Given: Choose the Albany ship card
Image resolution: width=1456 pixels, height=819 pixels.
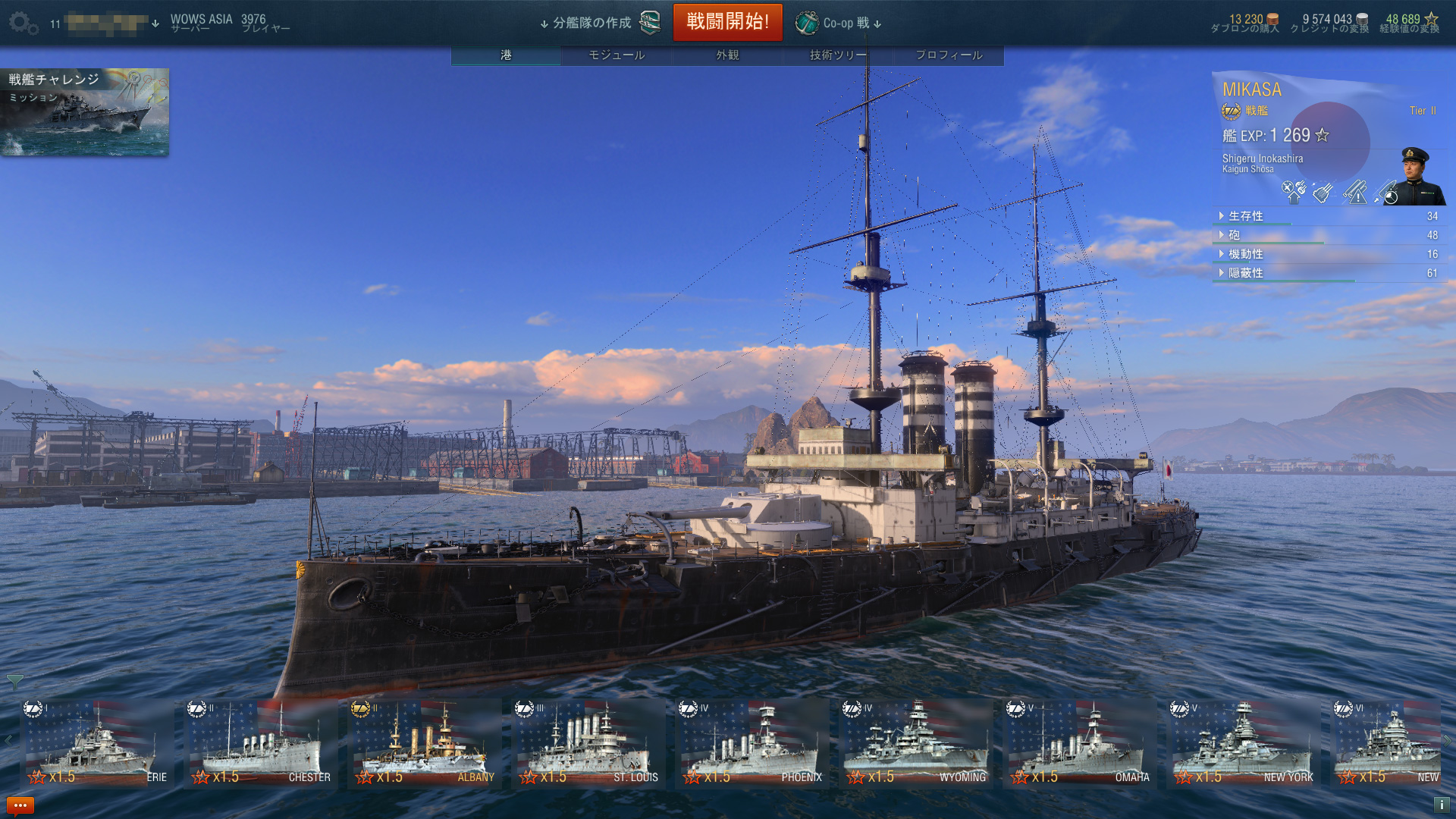Looking at the screenshot, I should 425,745.
